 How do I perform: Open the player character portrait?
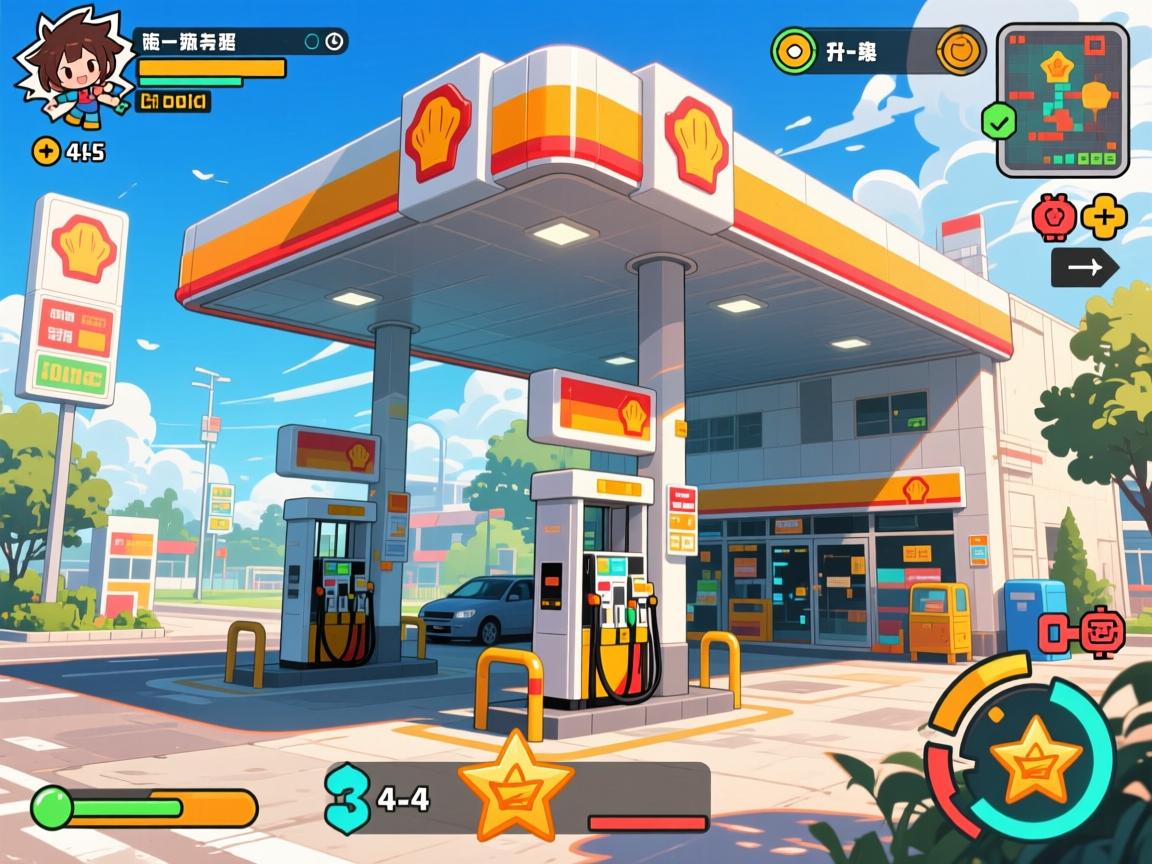70,70
